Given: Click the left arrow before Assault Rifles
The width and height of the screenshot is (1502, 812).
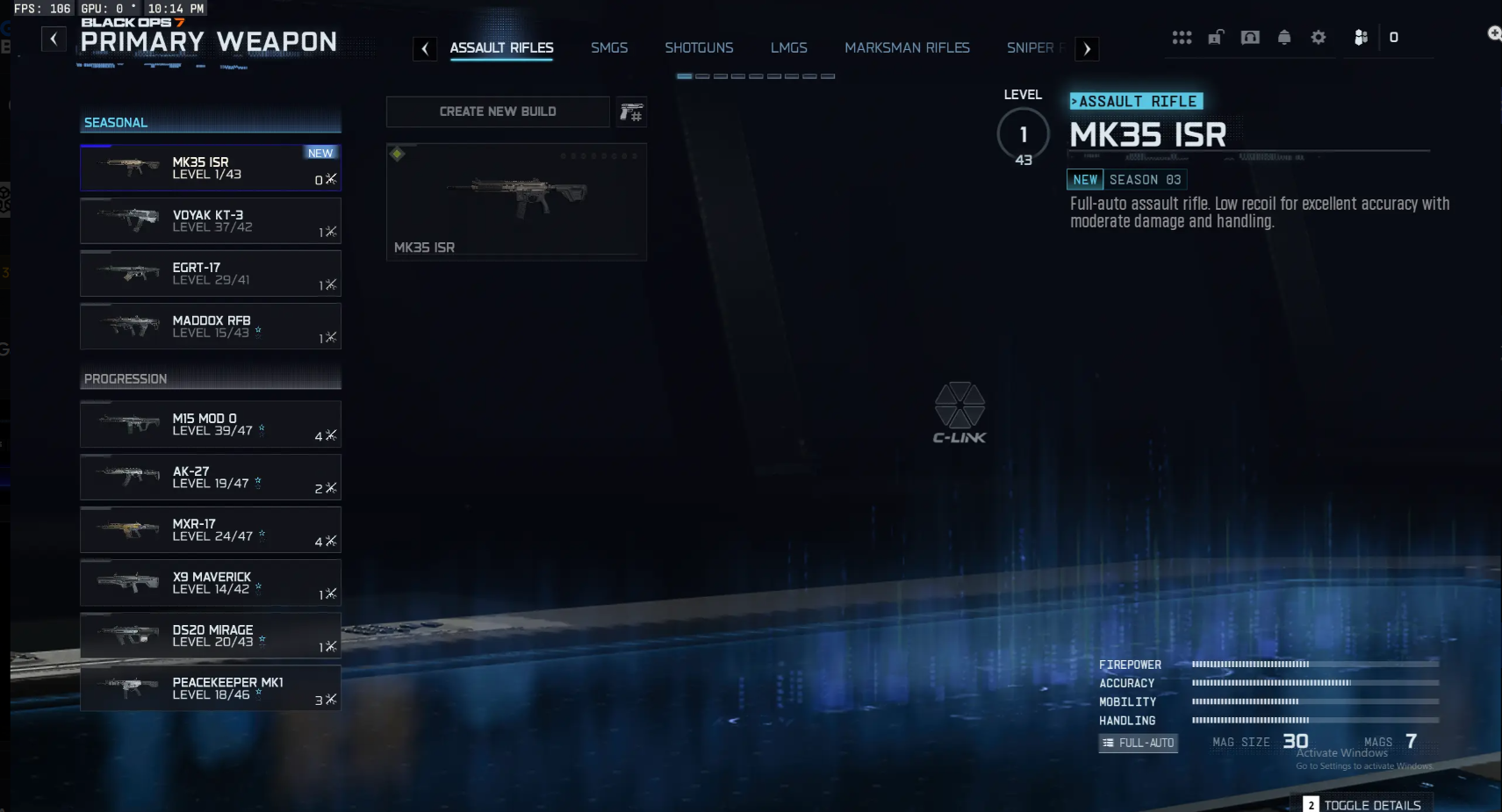Looking at the screenshot, I should 426,49.
